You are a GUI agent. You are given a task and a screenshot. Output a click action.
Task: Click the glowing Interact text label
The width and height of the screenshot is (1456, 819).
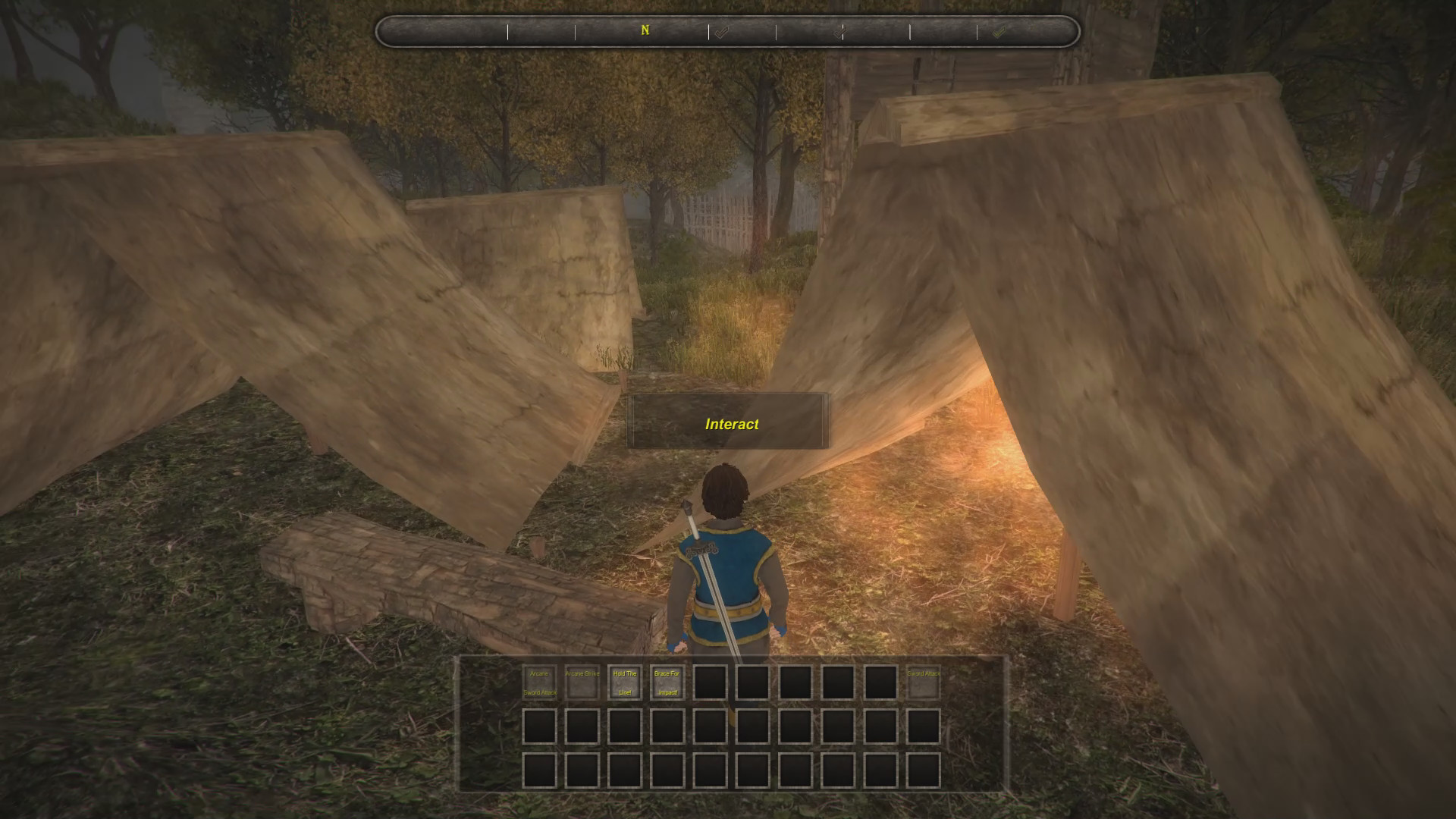click(732, 425)
